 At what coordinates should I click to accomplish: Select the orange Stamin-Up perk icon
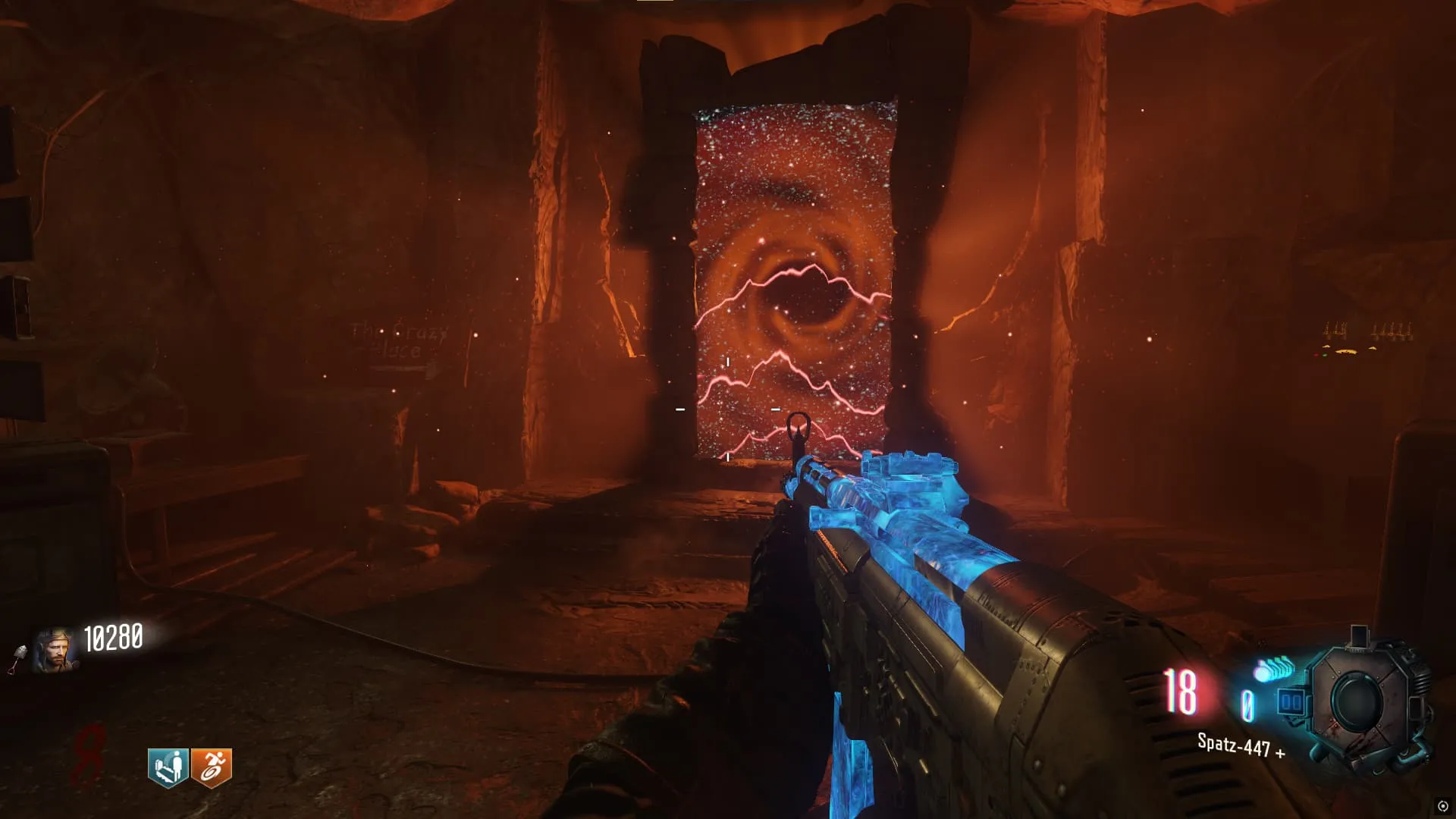click(211, 767)
